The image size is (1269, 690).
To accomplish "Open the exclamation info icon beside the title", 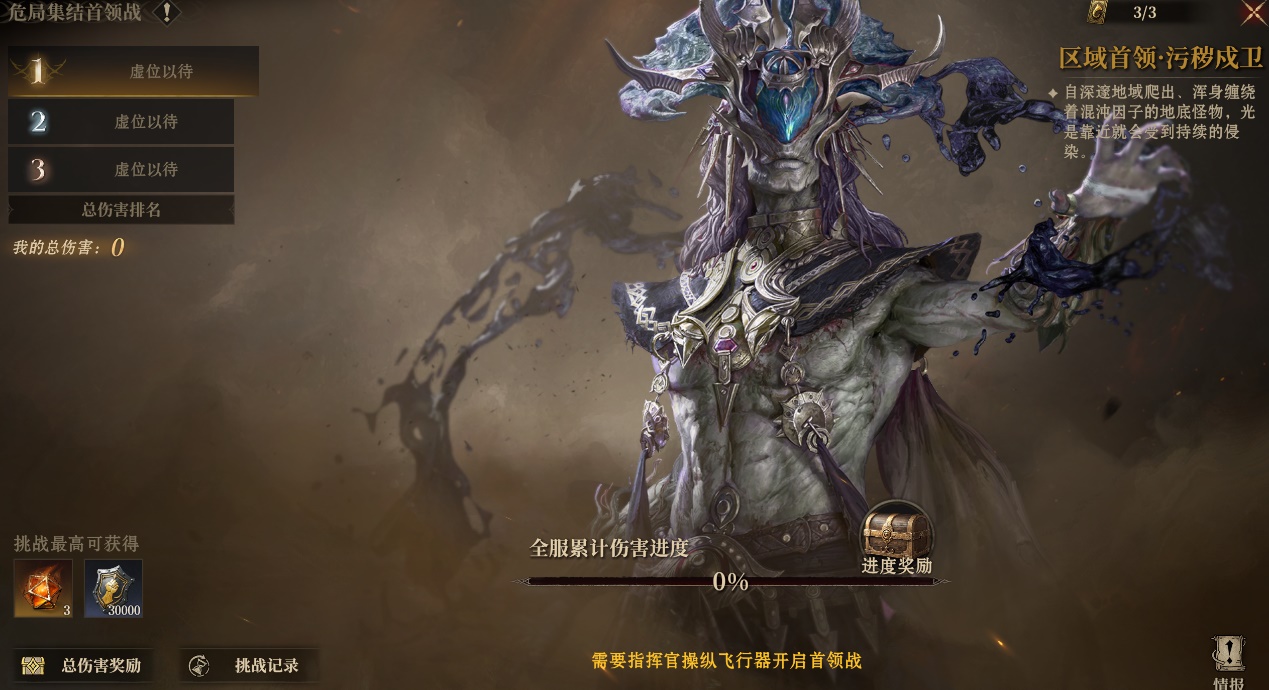I will [x=166, y=13].
